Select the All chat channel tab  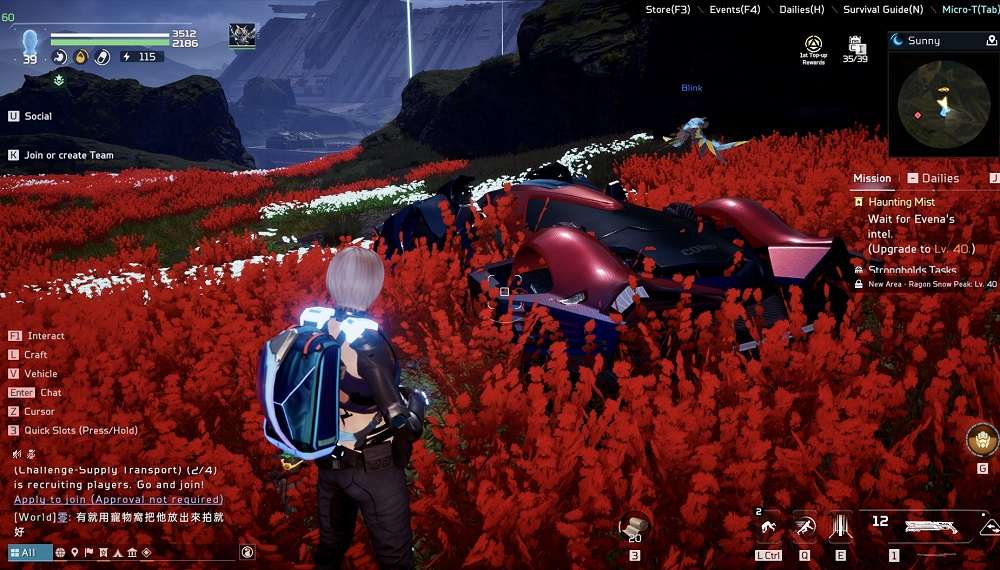coord(28,552)
